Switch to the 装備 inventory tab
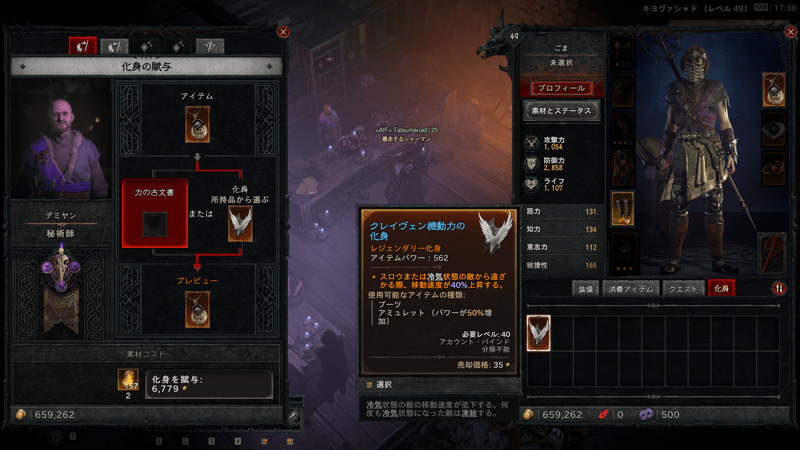Viewport: 800px width, 450px height. tap(585, 288)
